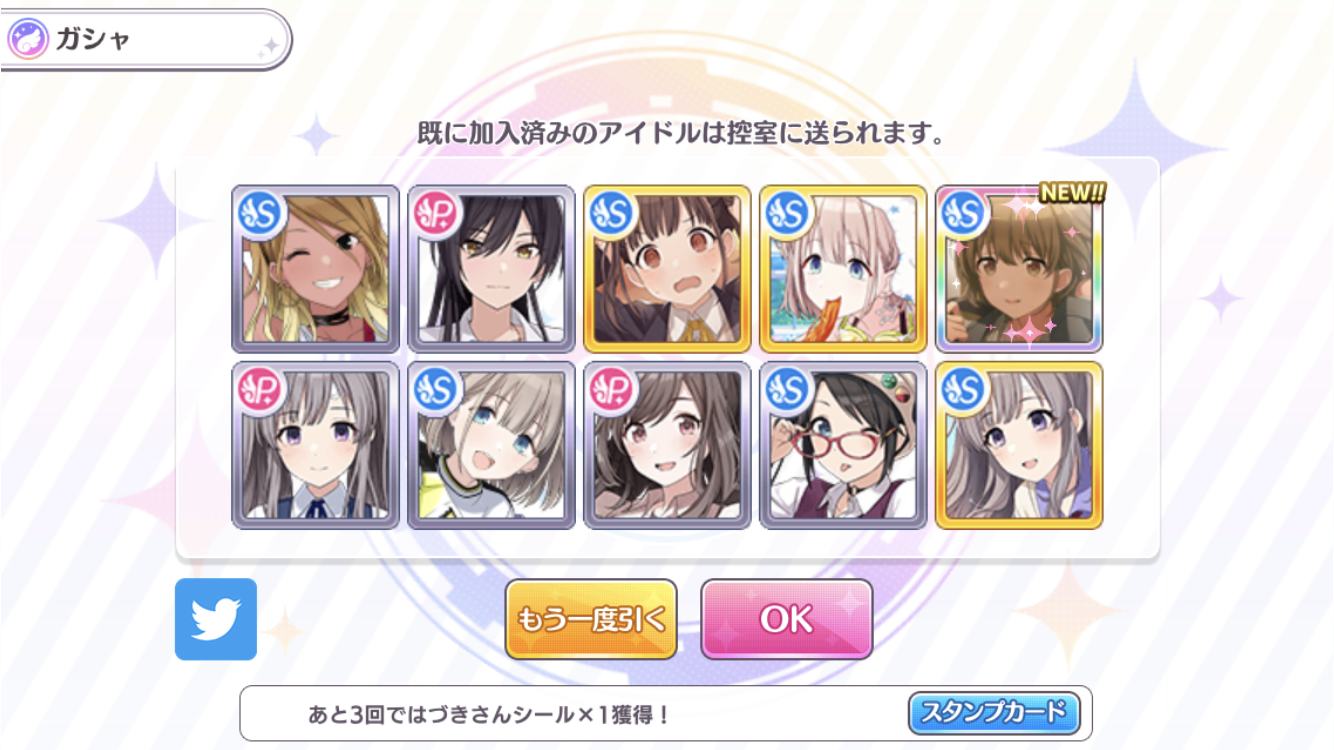Confirm results with the pink OK button
Image resolution: width=1334 pixels, height=750 pixels.
tap(786, 619)
